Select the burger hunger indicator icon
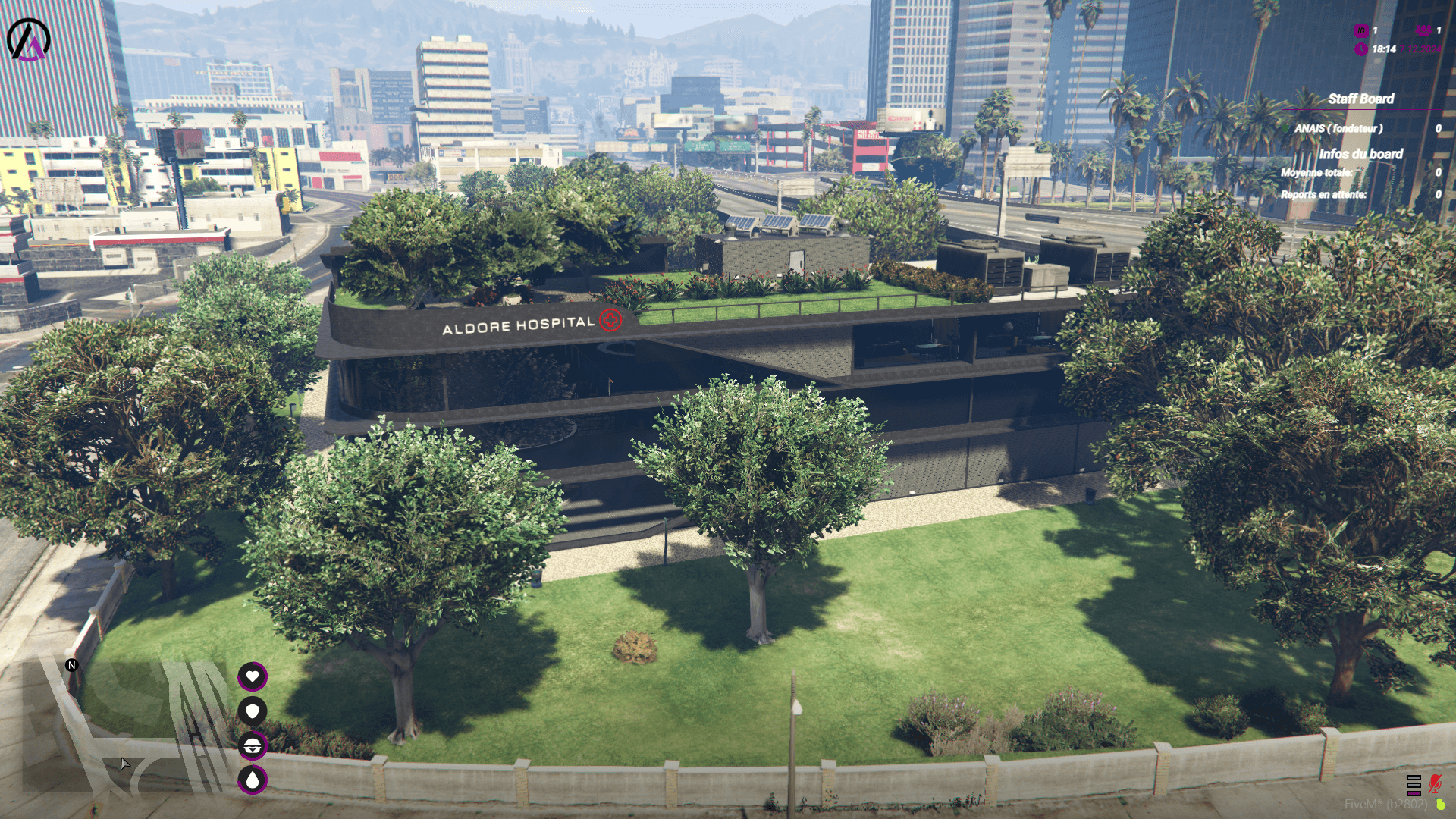Screen dimensions: 1456x819 253,745
